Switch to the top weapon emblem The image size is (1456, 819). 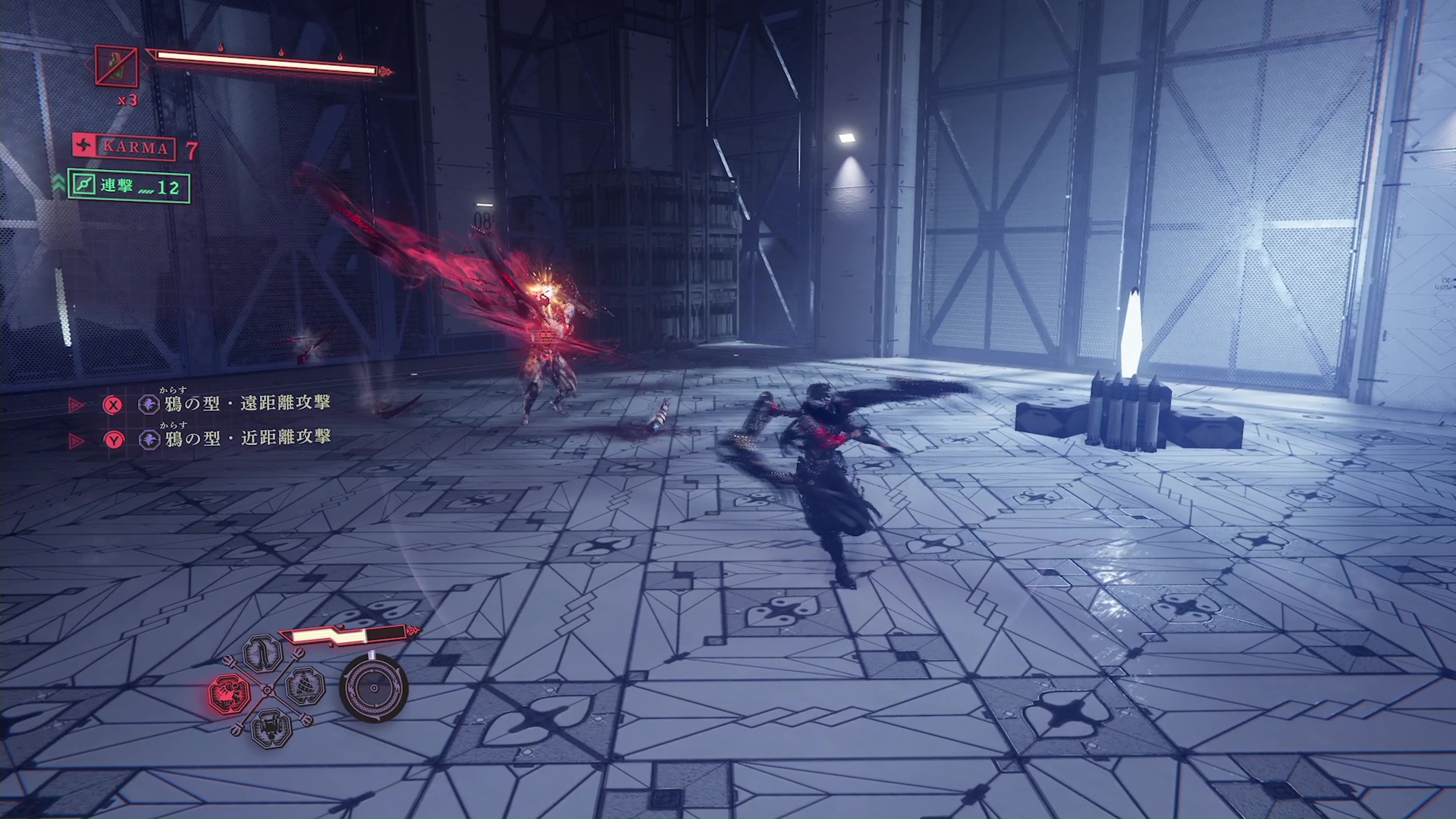(x=263, y=654)
